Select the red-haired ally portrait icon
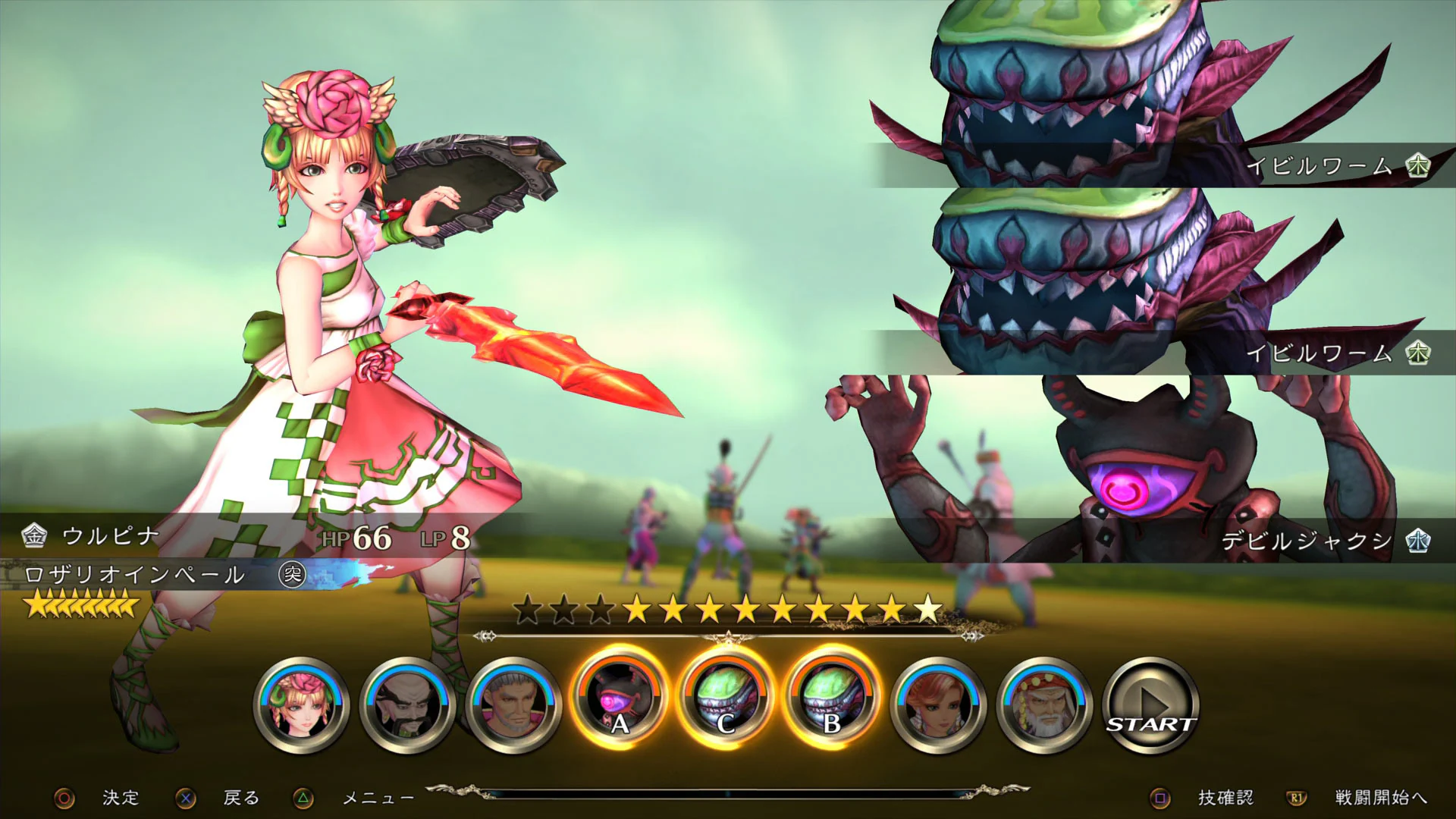This screenshot has width=1456, height=819. pyautogui.click(x=937, y=705)
